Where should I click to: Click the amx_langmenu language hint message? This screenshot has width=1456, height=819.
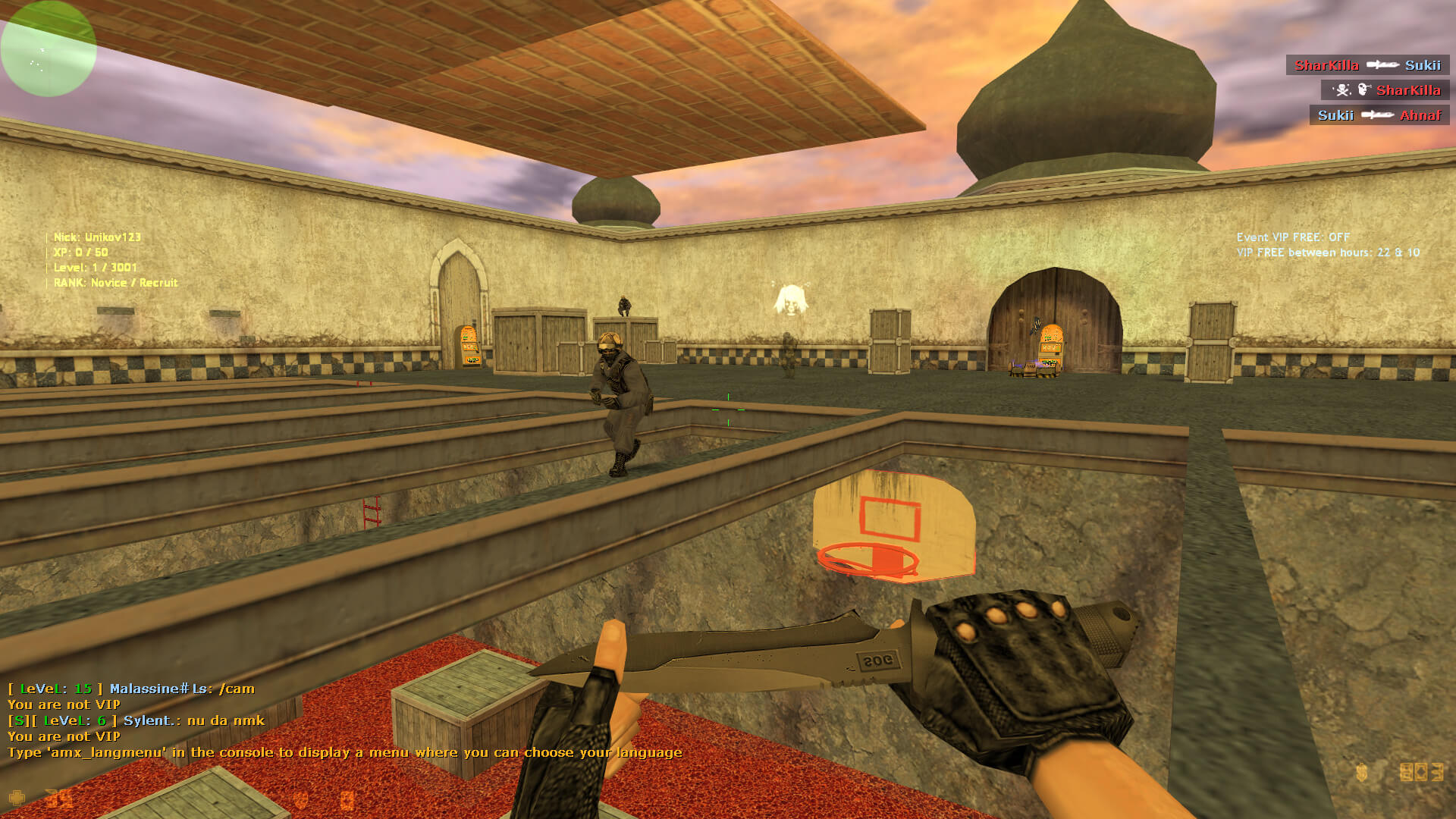click(344, 752)
